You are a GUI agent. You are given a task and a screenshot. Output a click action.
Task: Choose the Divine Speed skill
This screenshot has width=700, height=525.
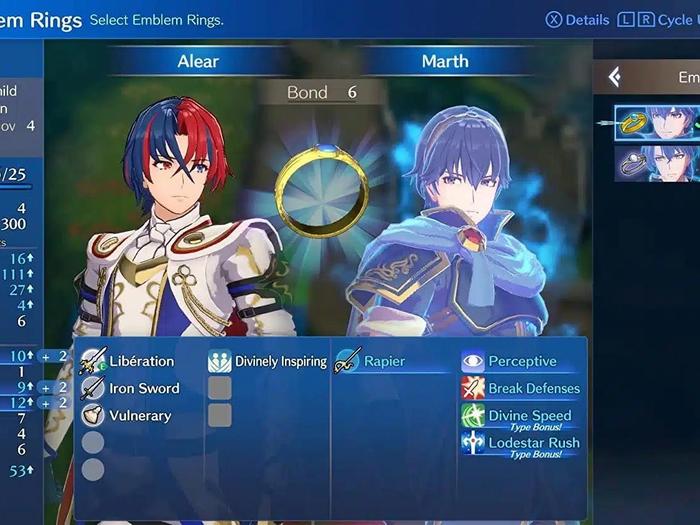tap(528, 416)
